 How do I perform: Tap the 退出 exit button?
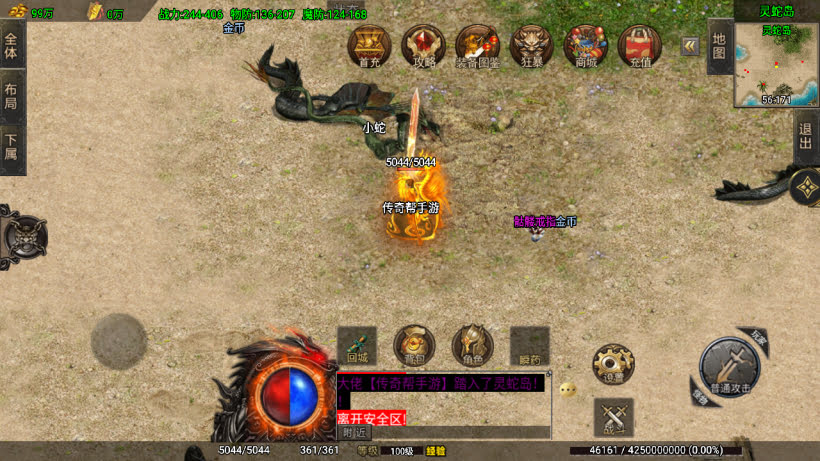(806, 138)
